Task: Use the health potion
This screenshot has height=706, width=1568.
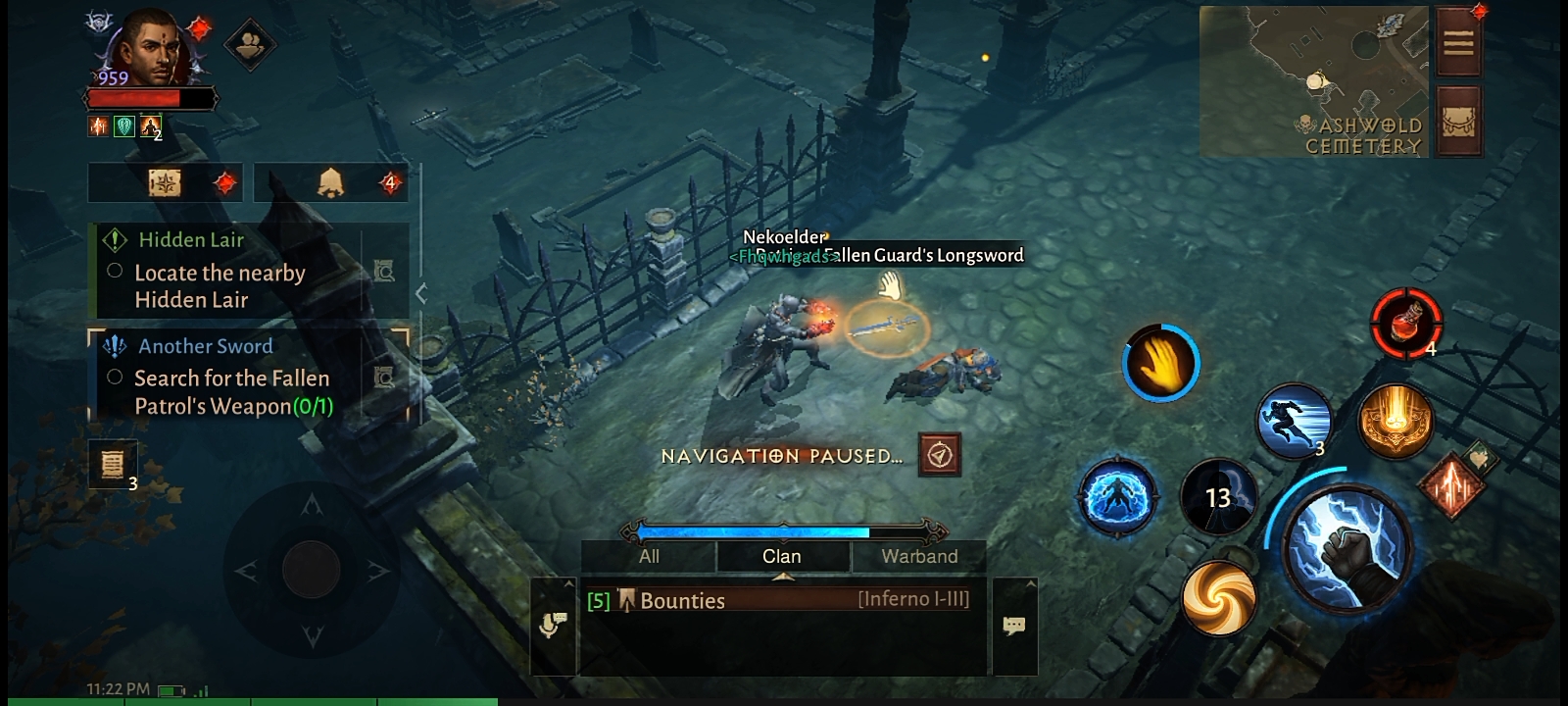Action: tap(1405, 323)
